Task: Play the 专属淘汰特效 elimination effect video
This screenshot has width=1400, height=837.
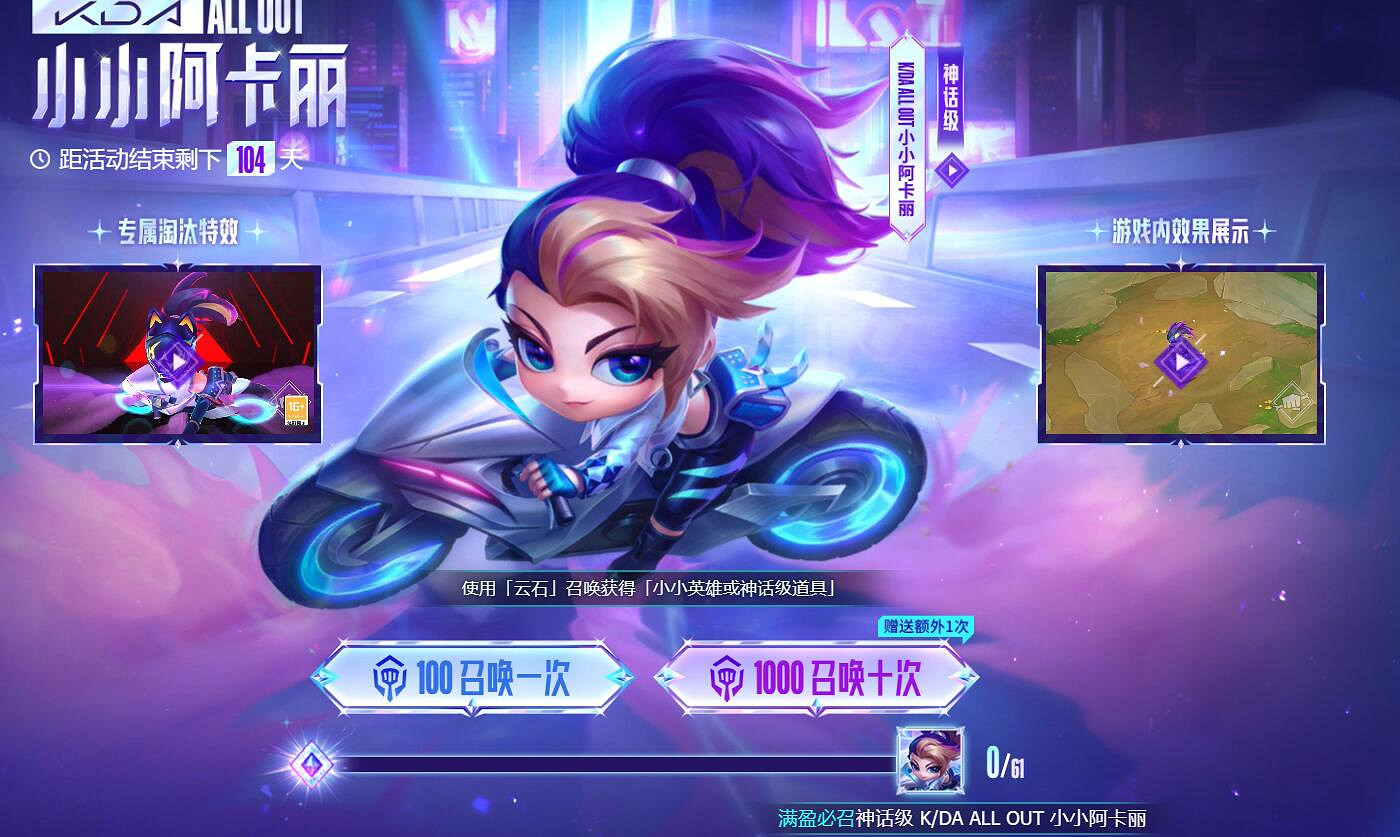Action: (x=176, y=359)
